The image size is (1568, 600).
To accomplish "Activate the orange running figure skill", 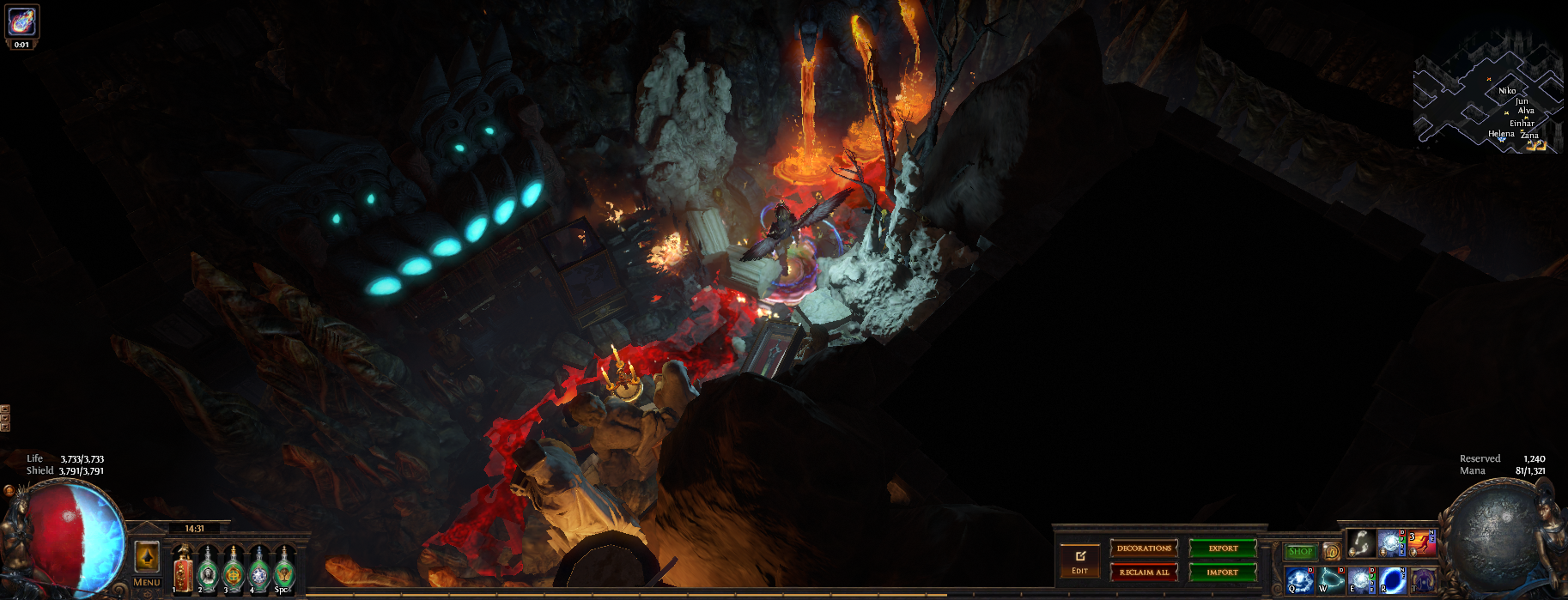I will [1421, 543].
